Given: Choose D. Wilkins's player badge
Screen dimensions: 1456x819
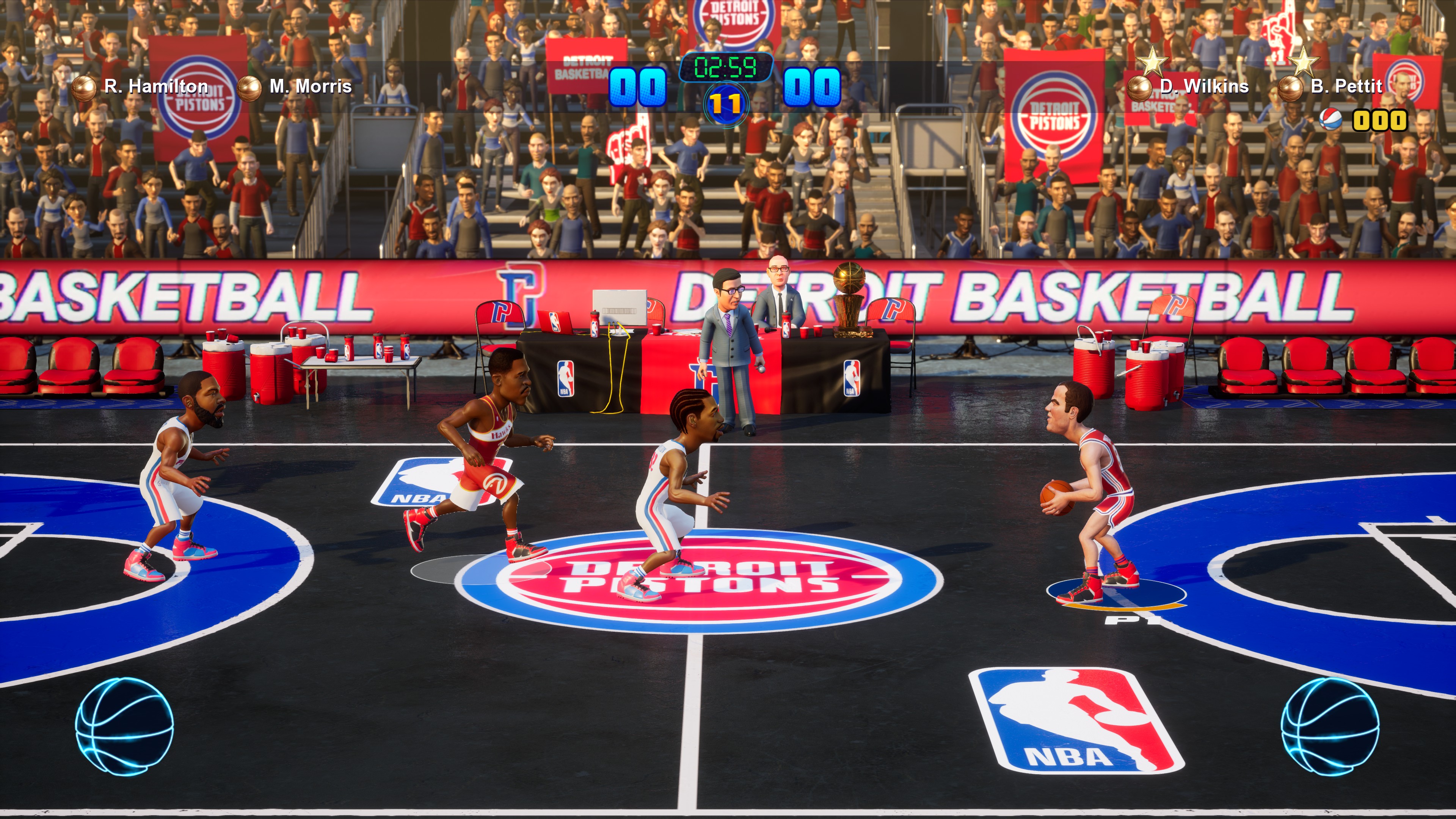Looking at the screenshot, I should click(x=1139, y=88).
